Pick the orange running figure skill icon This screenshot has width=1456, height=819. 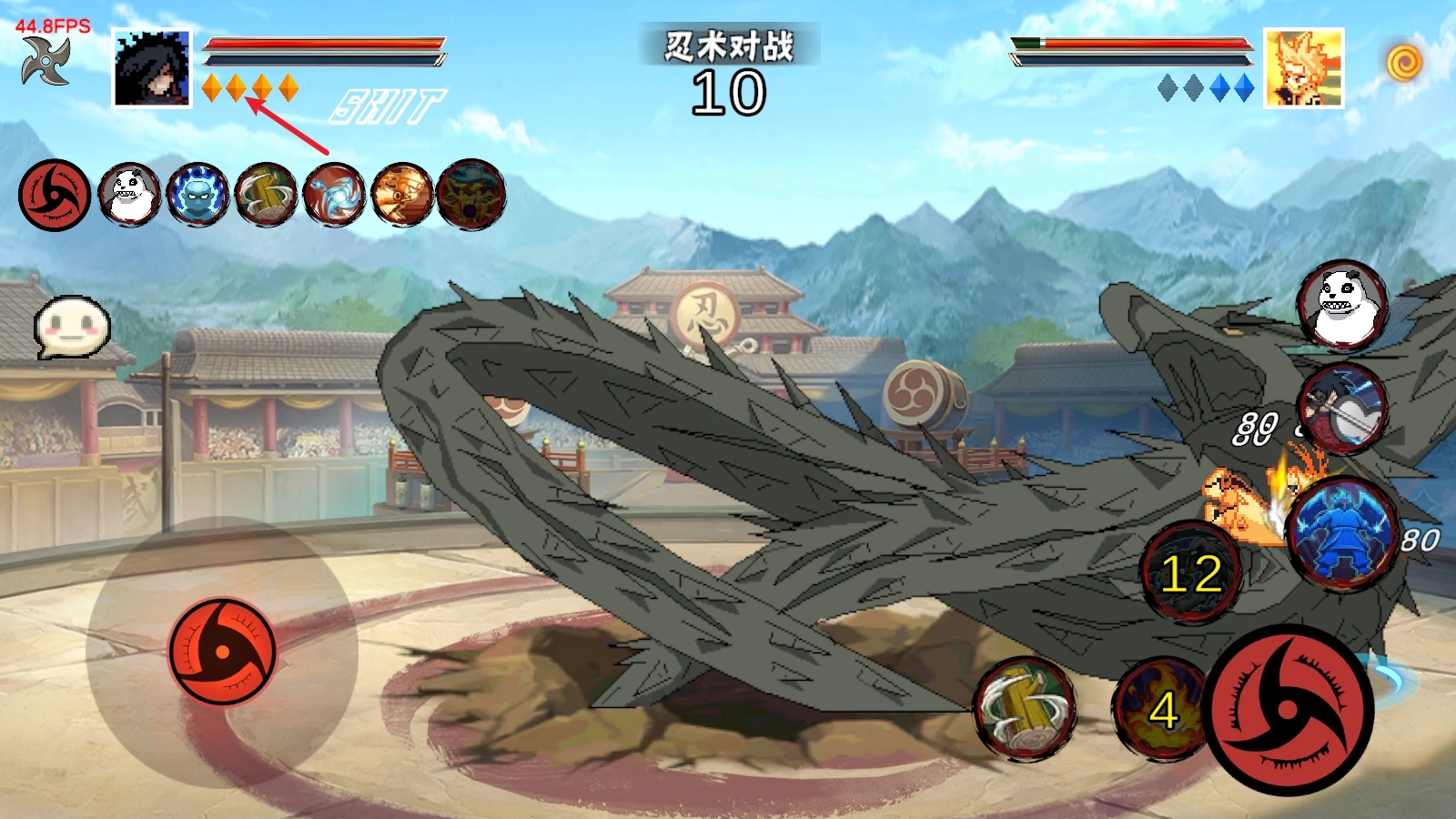(x=402, y=195)
